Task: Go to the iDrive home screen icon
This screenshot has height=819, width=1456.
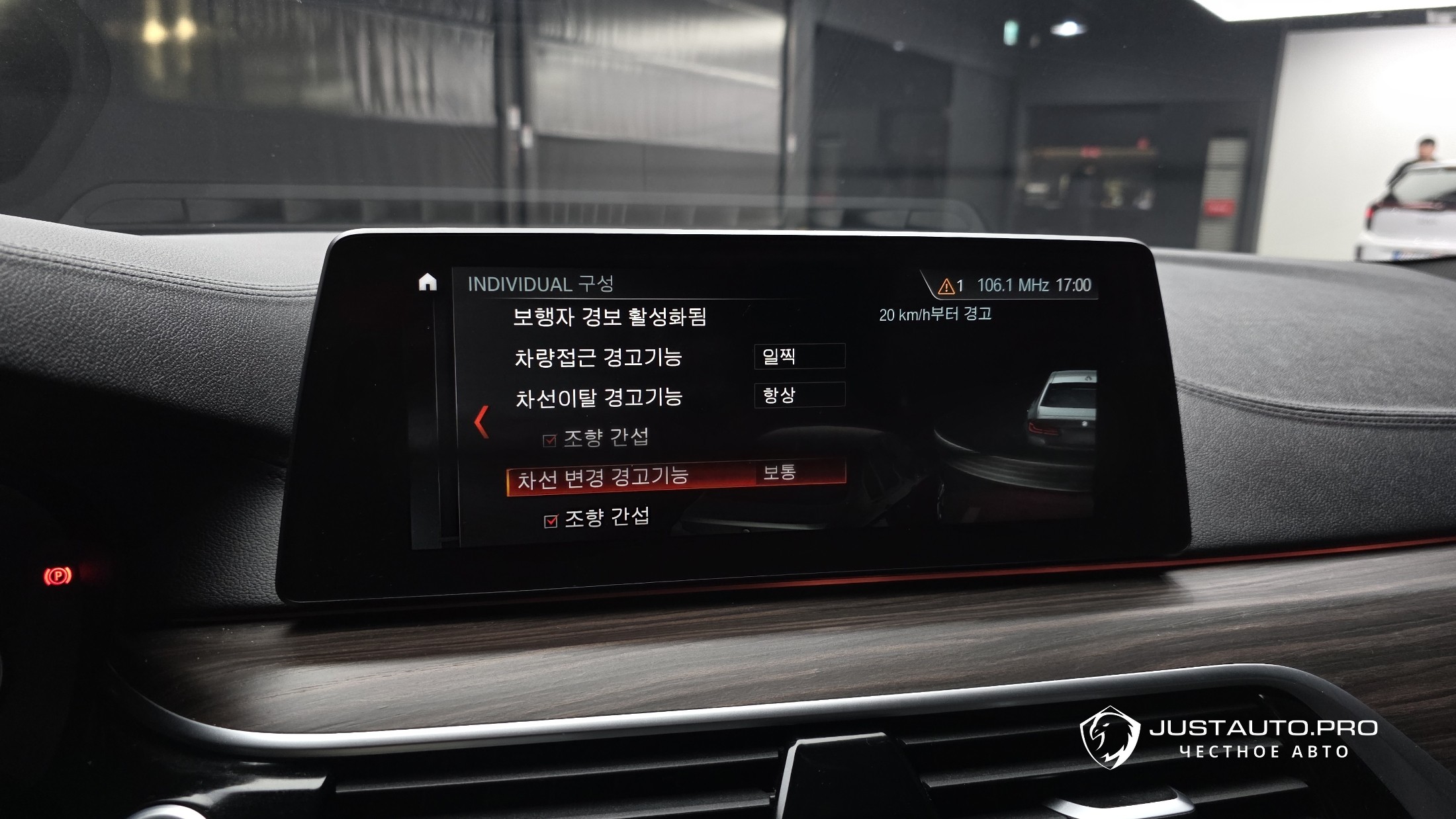Action: (x=428, y=282)
